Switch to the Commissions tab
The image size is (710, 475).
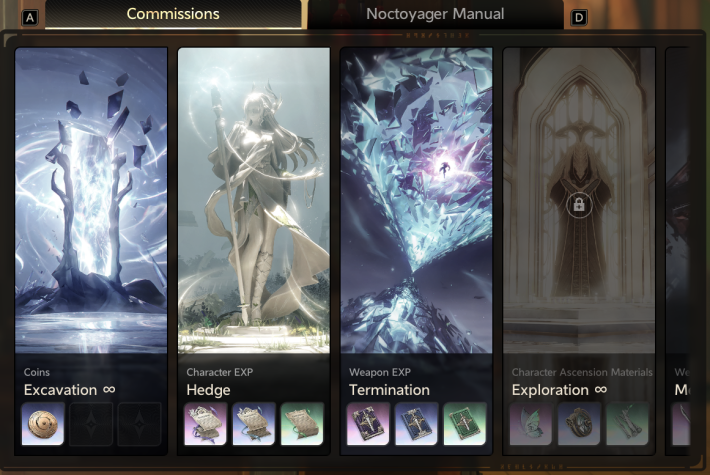173,15
